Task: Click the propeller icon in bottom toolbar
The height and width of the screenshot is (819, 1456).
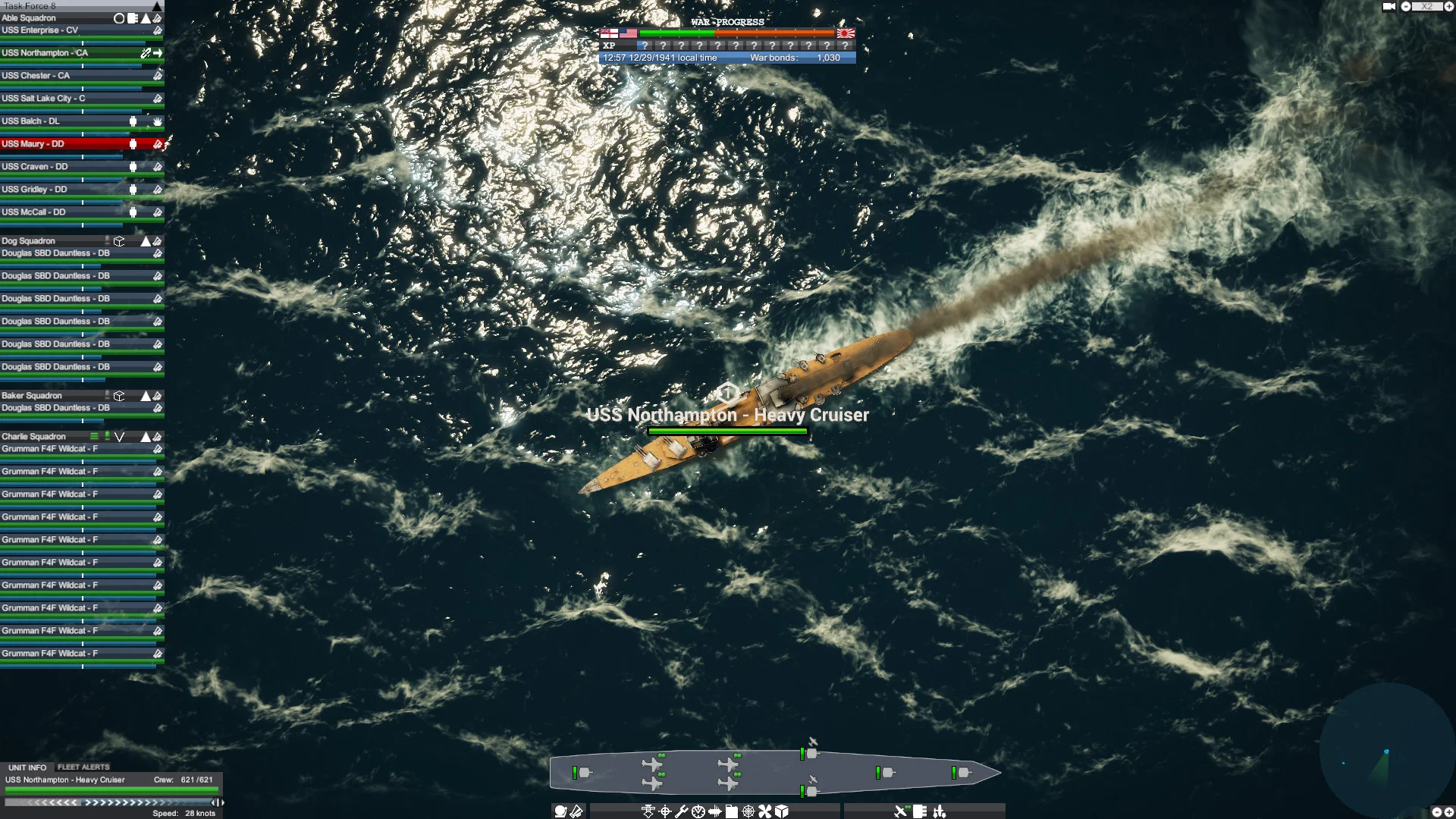Action: (x=764, y=811)
